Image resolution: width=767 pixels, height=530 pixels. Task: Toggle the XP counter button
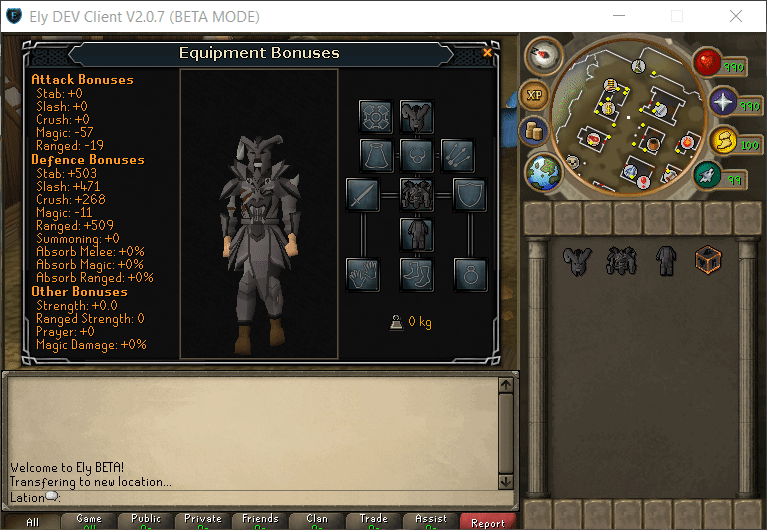(x=535, y=97)
